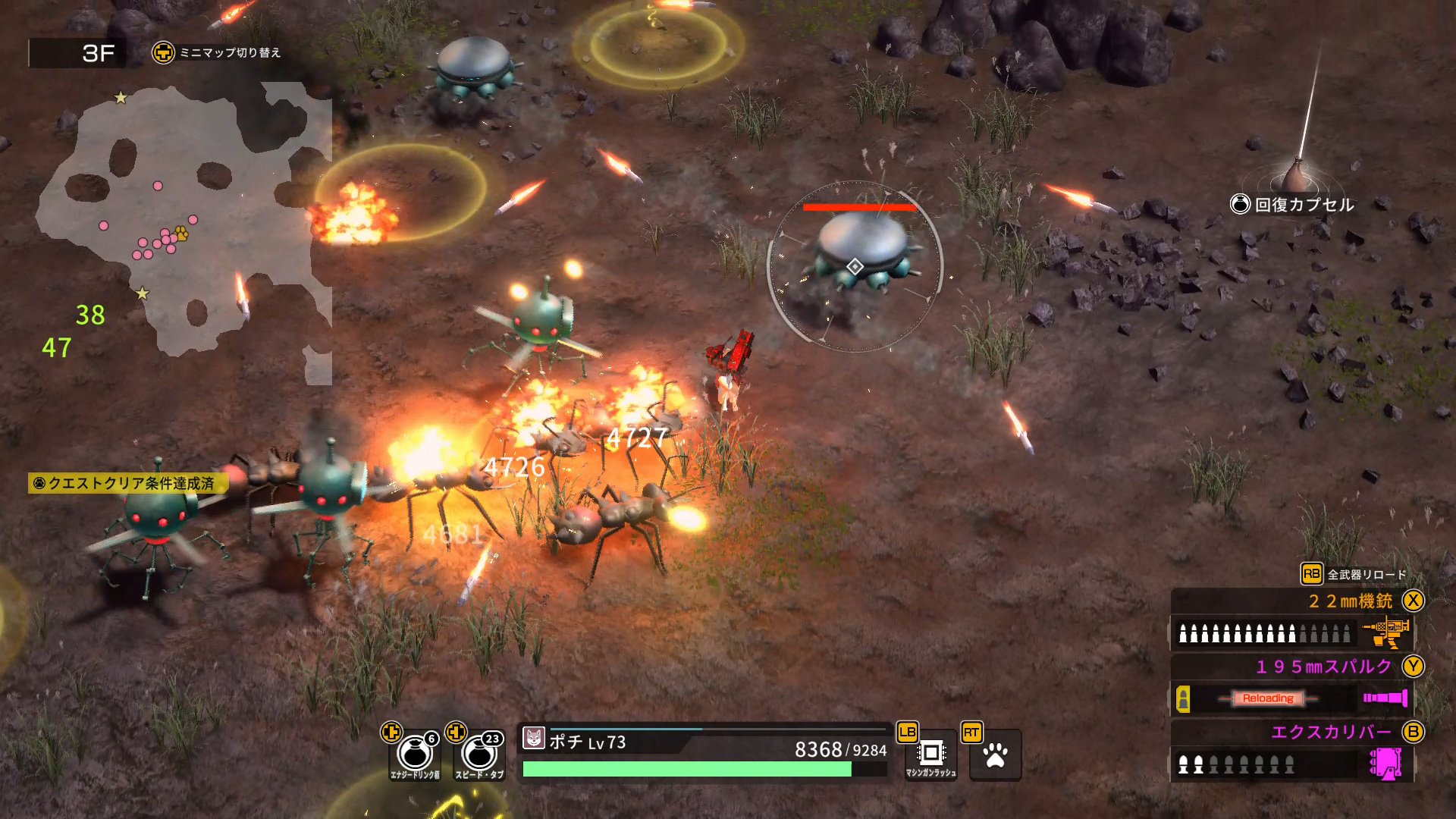Select the 22mm機銃 machine gun icon
The height and width of the screenshot is (819, 1456).
[1388, 632]
